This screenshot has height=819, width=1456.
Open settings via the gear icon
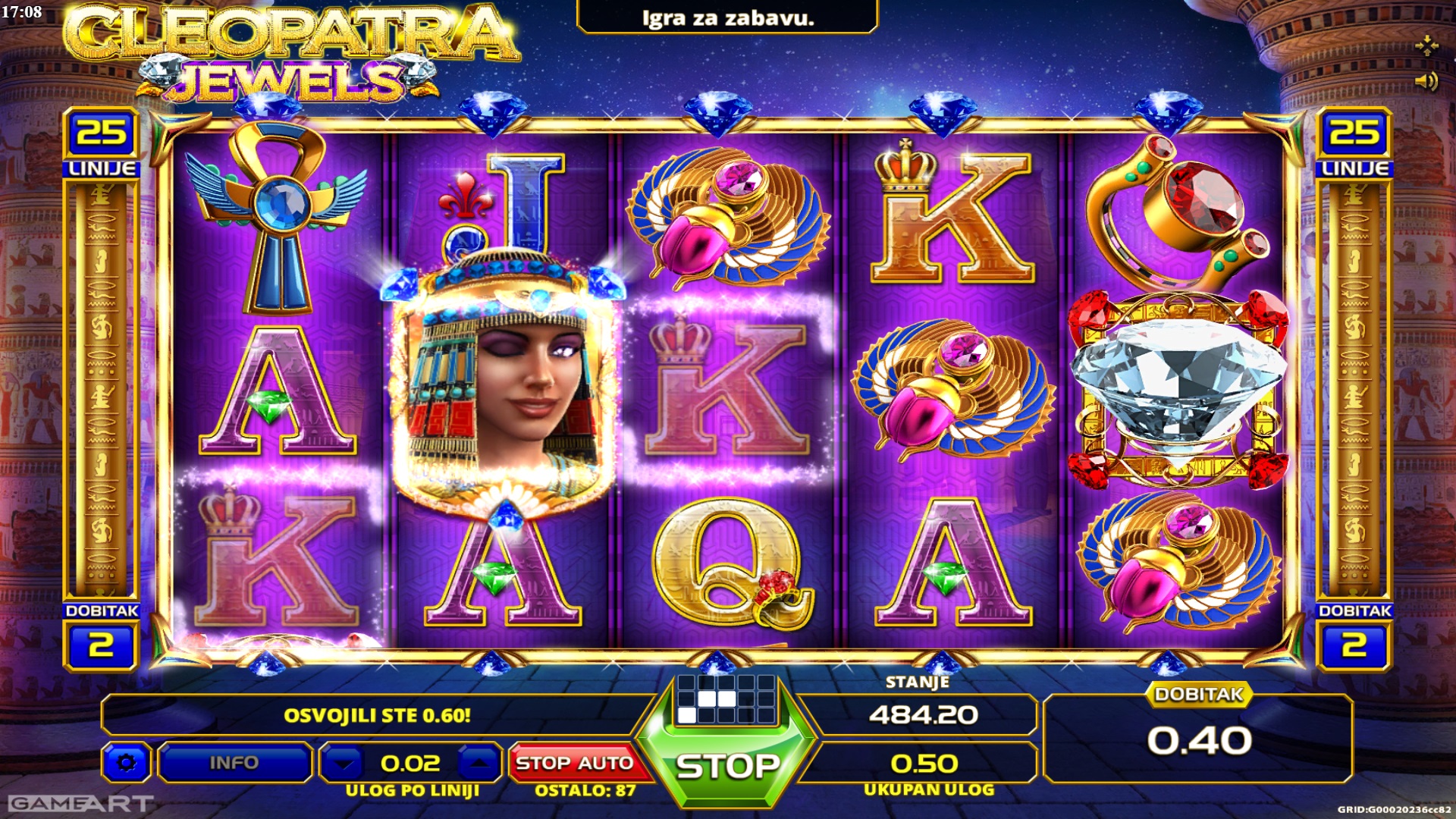pyautogui.click(x=126, y=762)
